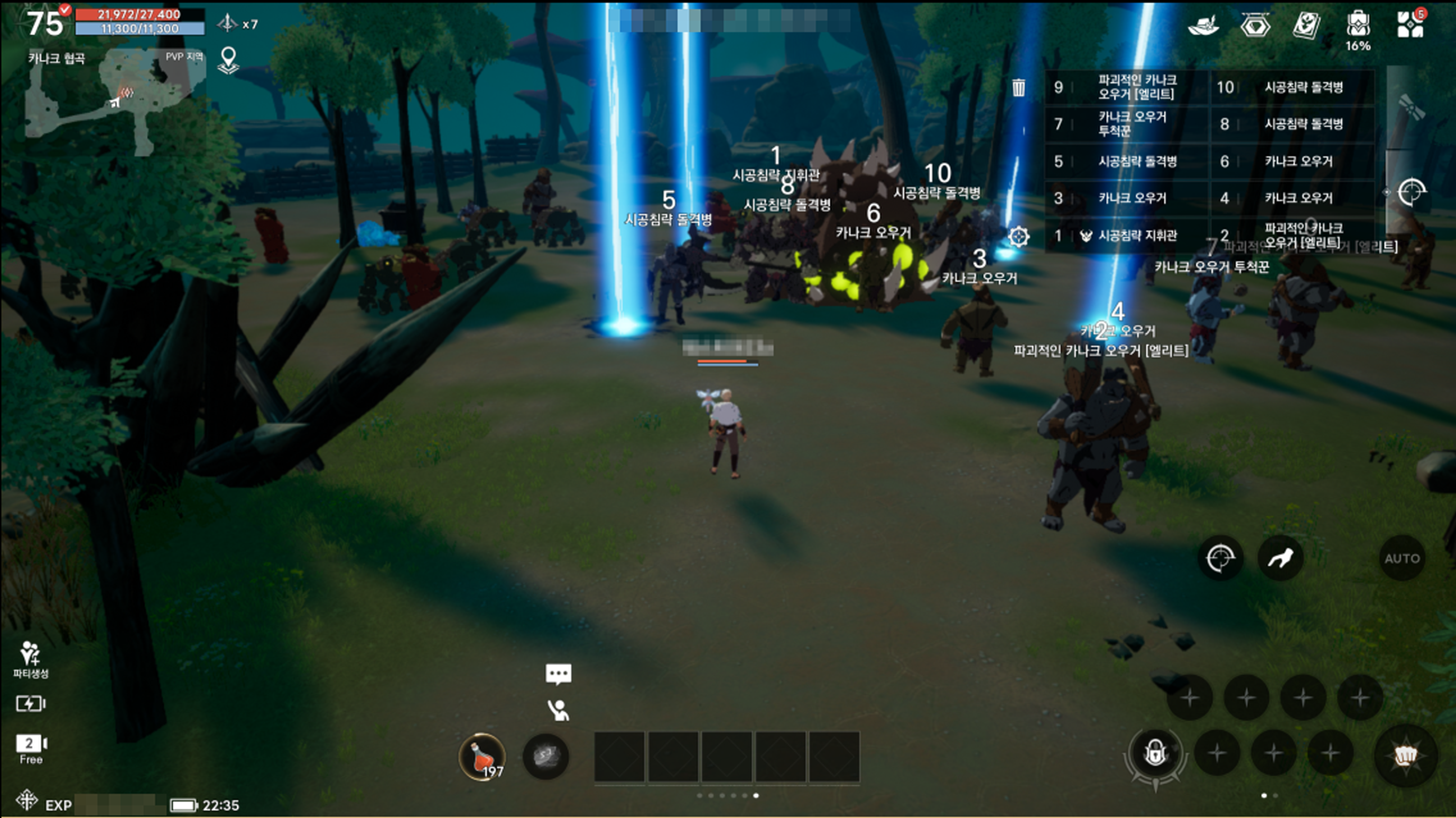Clear the target list with trash icon
Image resolution: width=1456 pixels, height=818 pixels.
pos(1018,88)
